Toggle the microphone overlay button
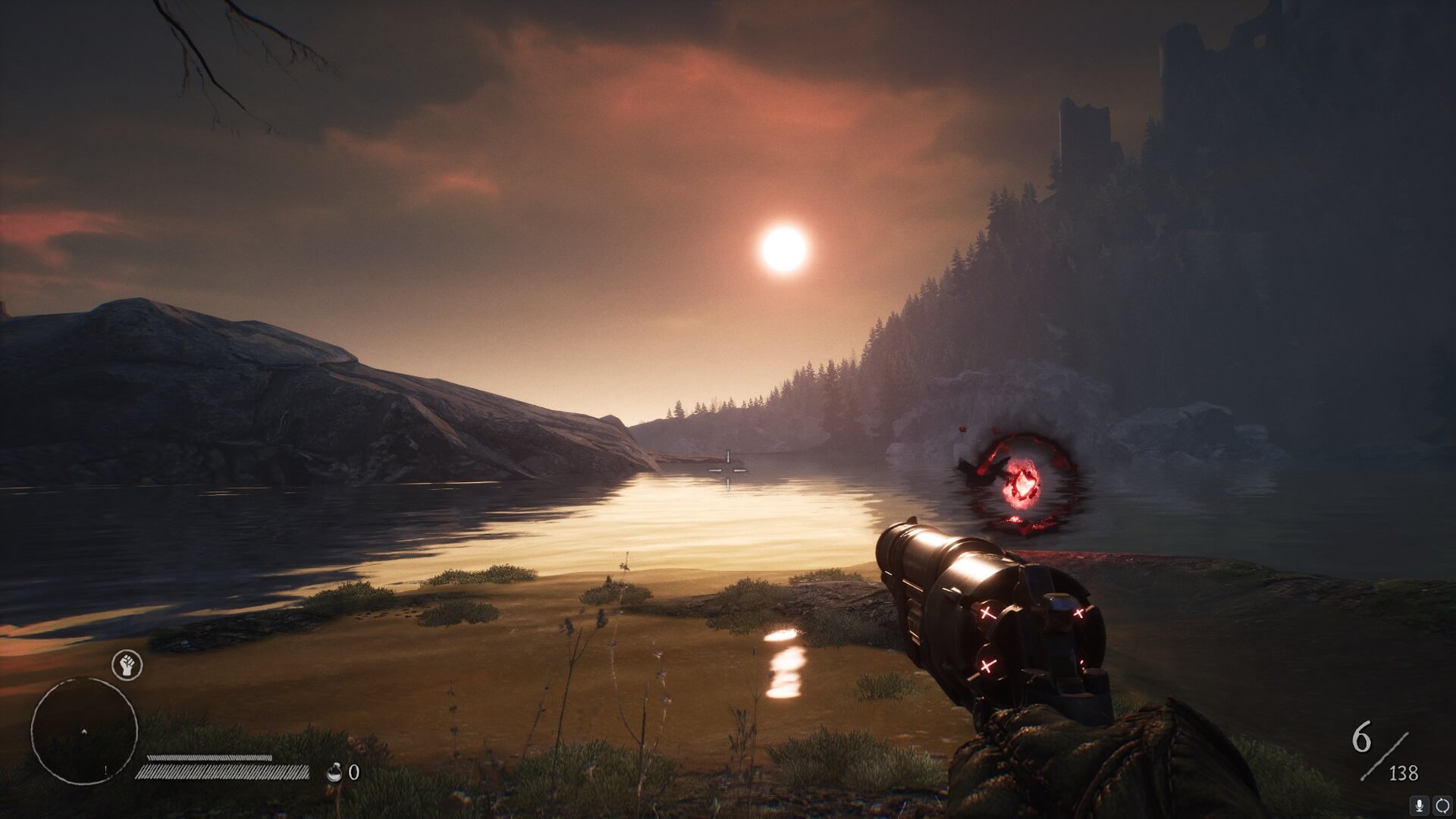This screenshot has height=819, width=1456. click(x=1419, y=805)
